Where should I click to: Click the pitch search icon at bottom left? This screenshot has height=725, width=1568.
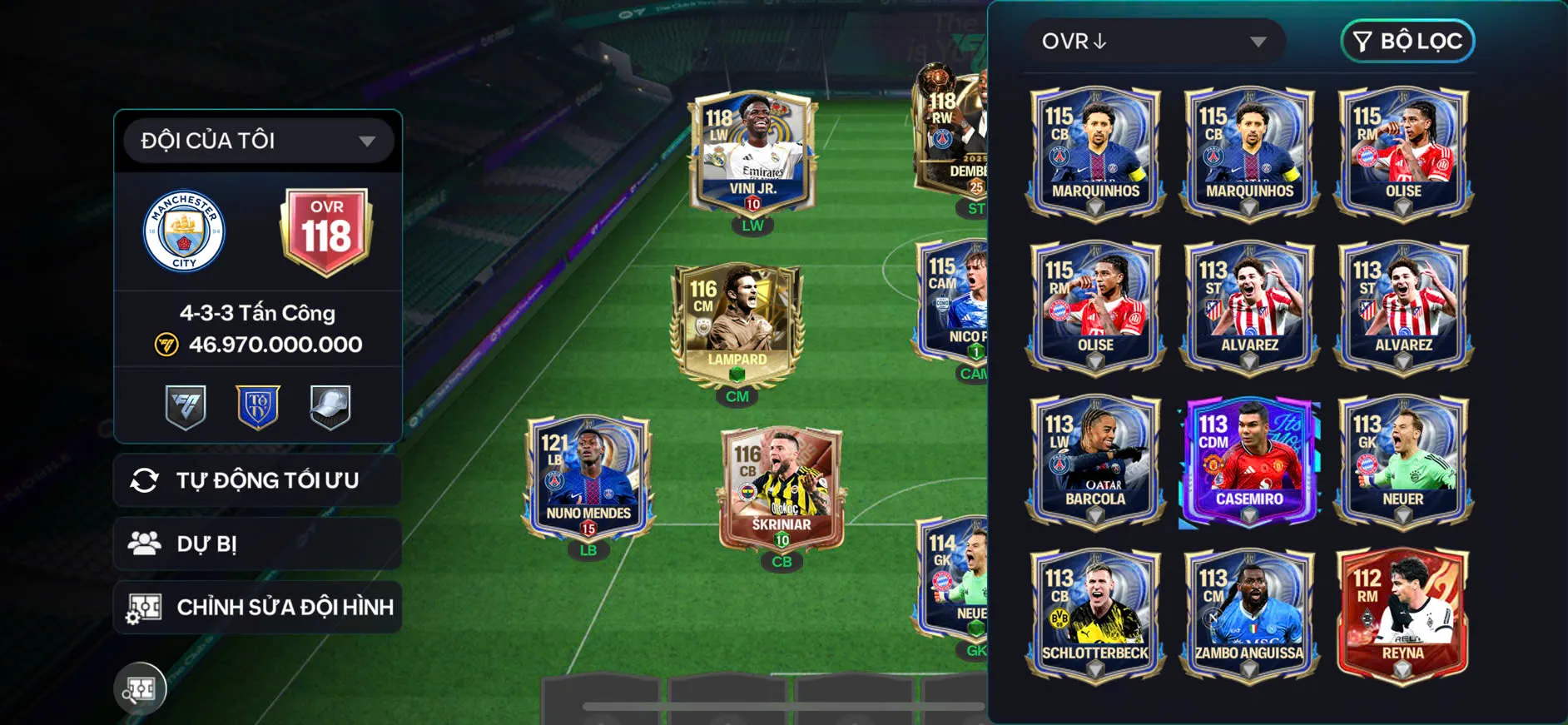[140, 688]
